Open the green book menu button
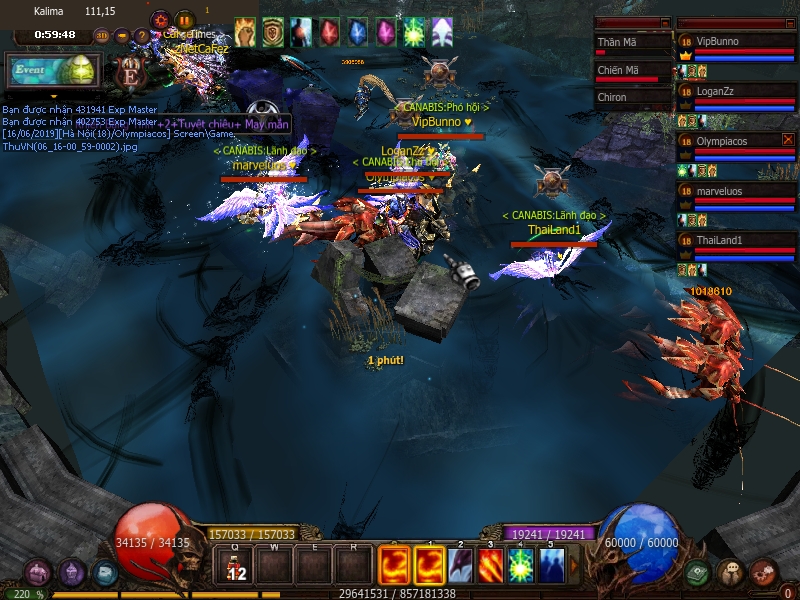Screen dimensions: 800x600 [x=698, y=573]
